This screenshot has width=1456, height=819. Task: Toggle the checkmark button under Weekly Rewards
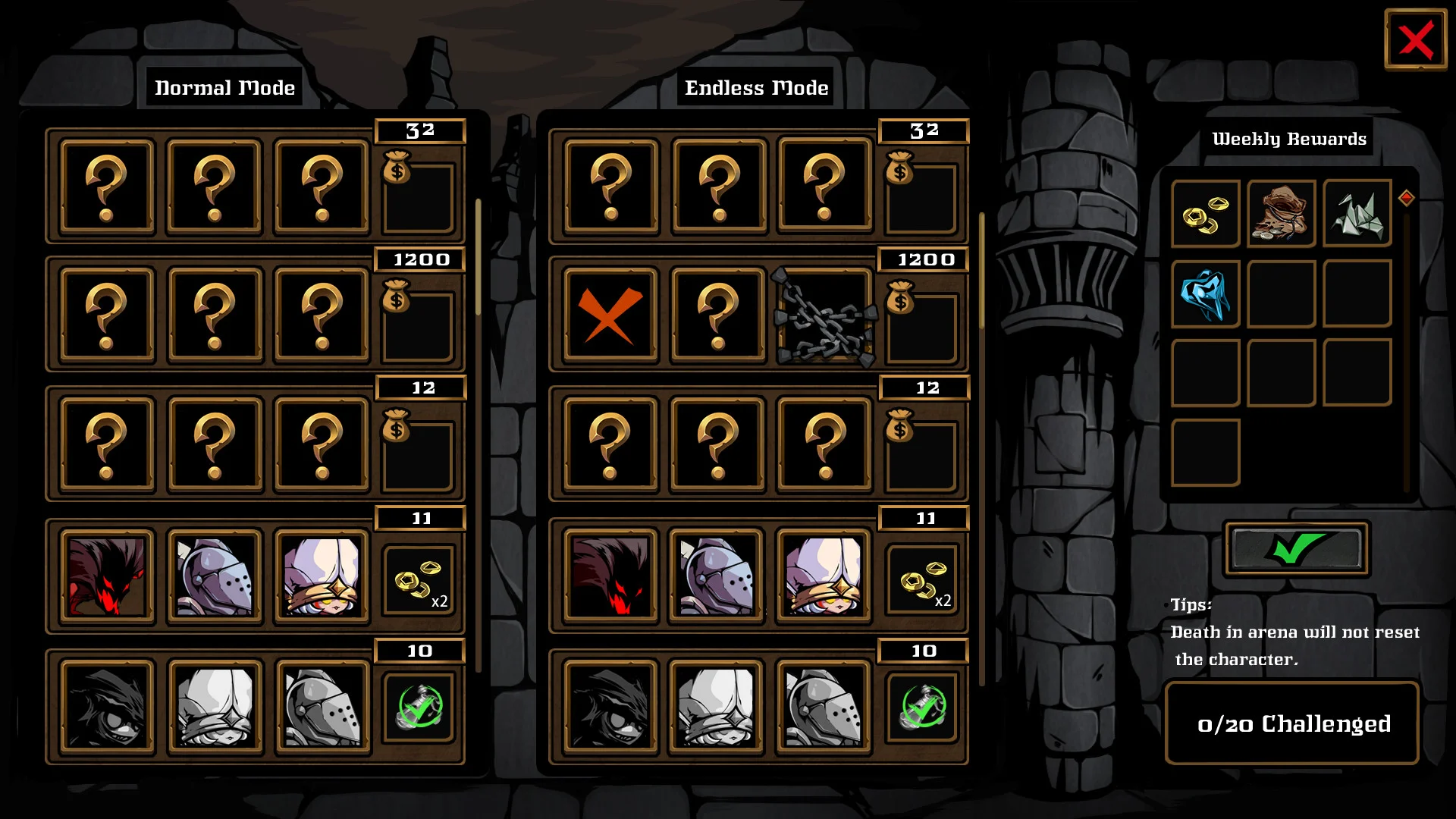pos(1294,550)
